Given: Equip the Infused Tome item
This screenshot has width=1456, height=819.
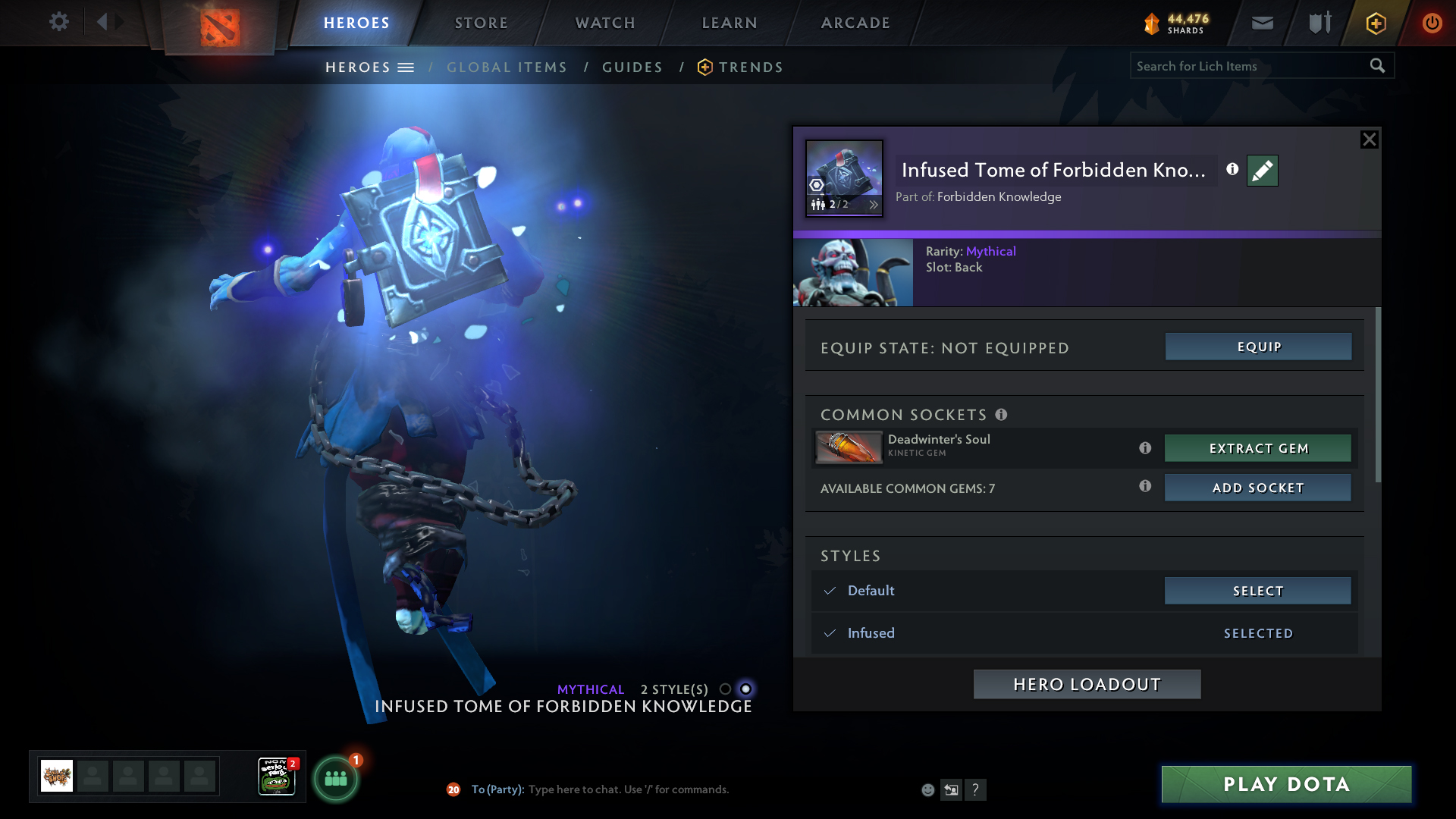Looking at the screenshot, I should click(x=1258, y=347).
